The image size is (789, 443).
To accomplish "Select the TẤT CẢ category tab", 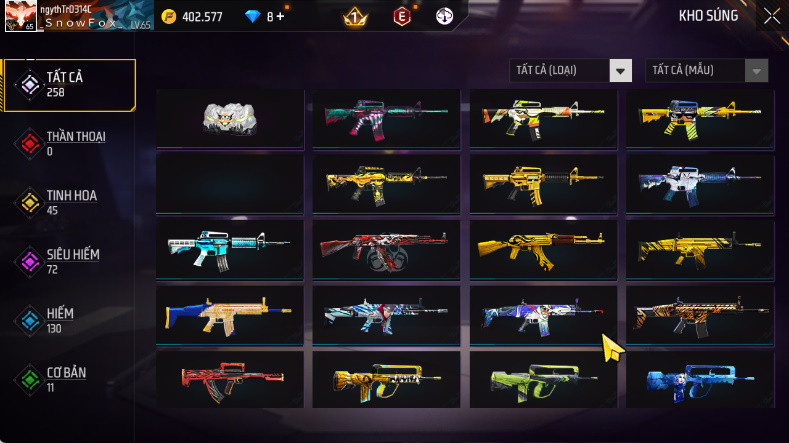I will [x=68, y=84].
